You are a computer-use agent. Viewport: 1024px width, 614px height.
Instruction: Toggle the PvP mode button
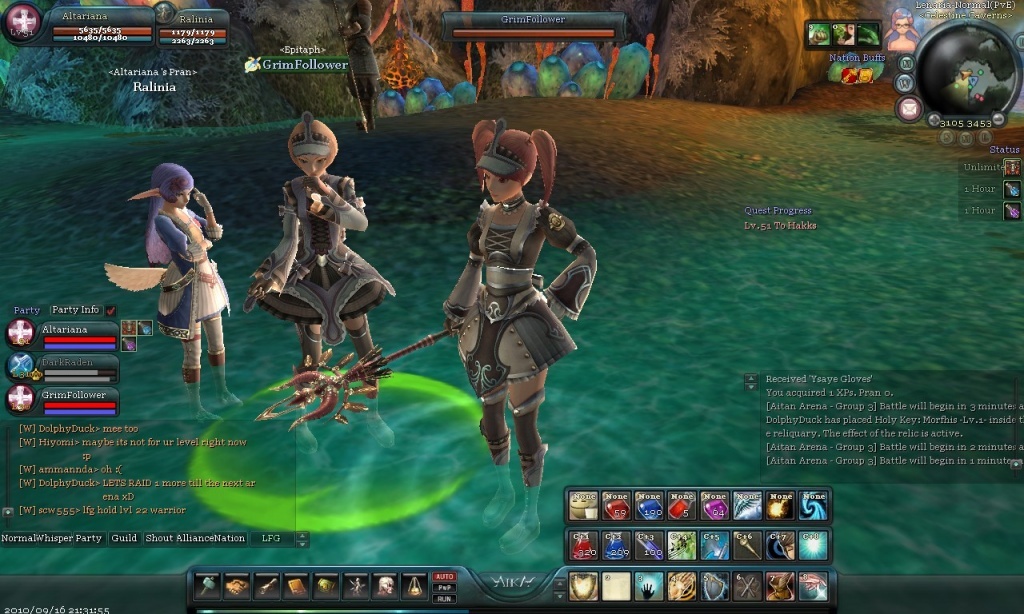(x=444, y=588)
